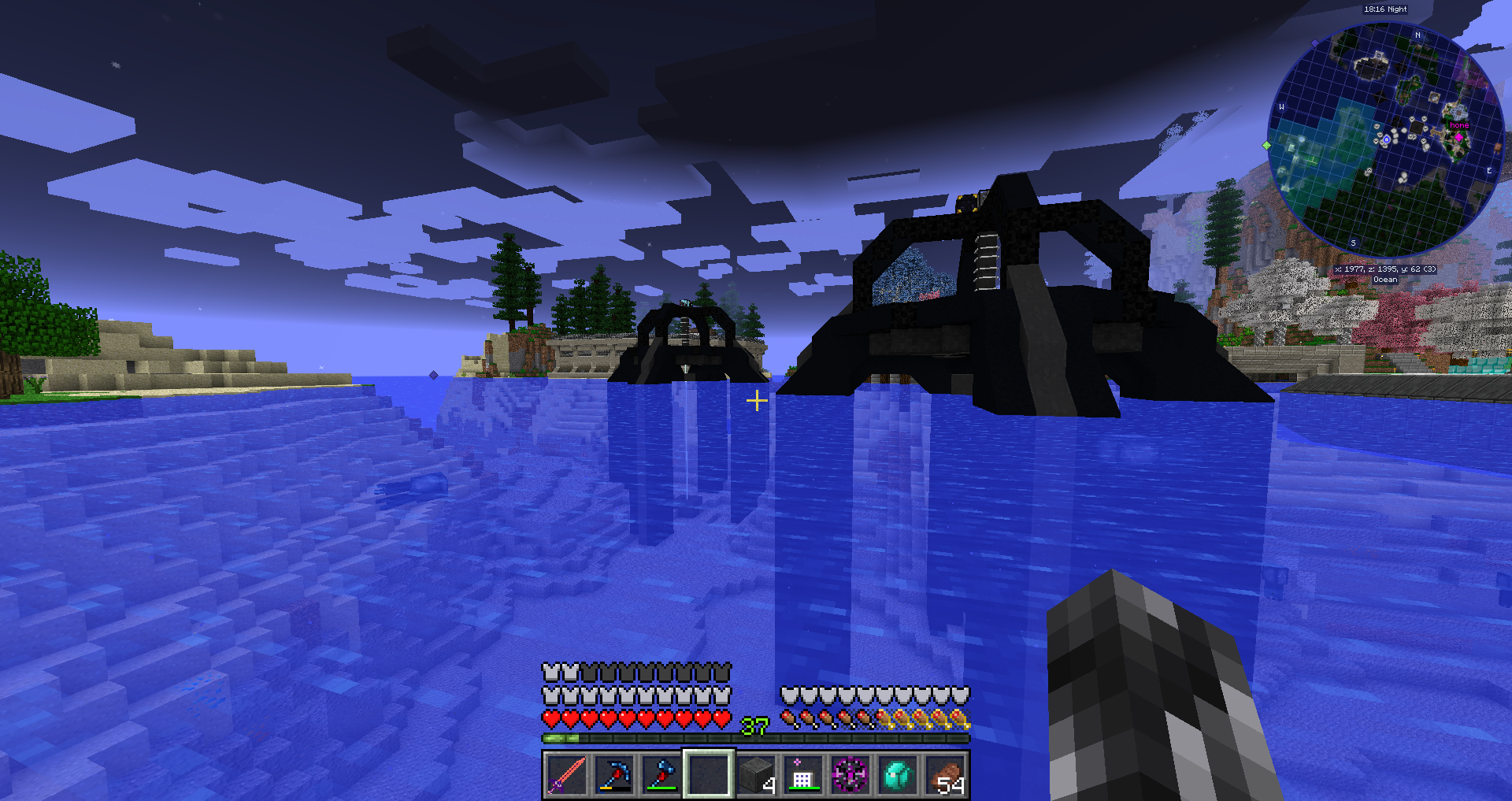1512x801 pixels.
Task: Click the green diamond marker on the minimap edge
Action: (x=1266, y=146)
